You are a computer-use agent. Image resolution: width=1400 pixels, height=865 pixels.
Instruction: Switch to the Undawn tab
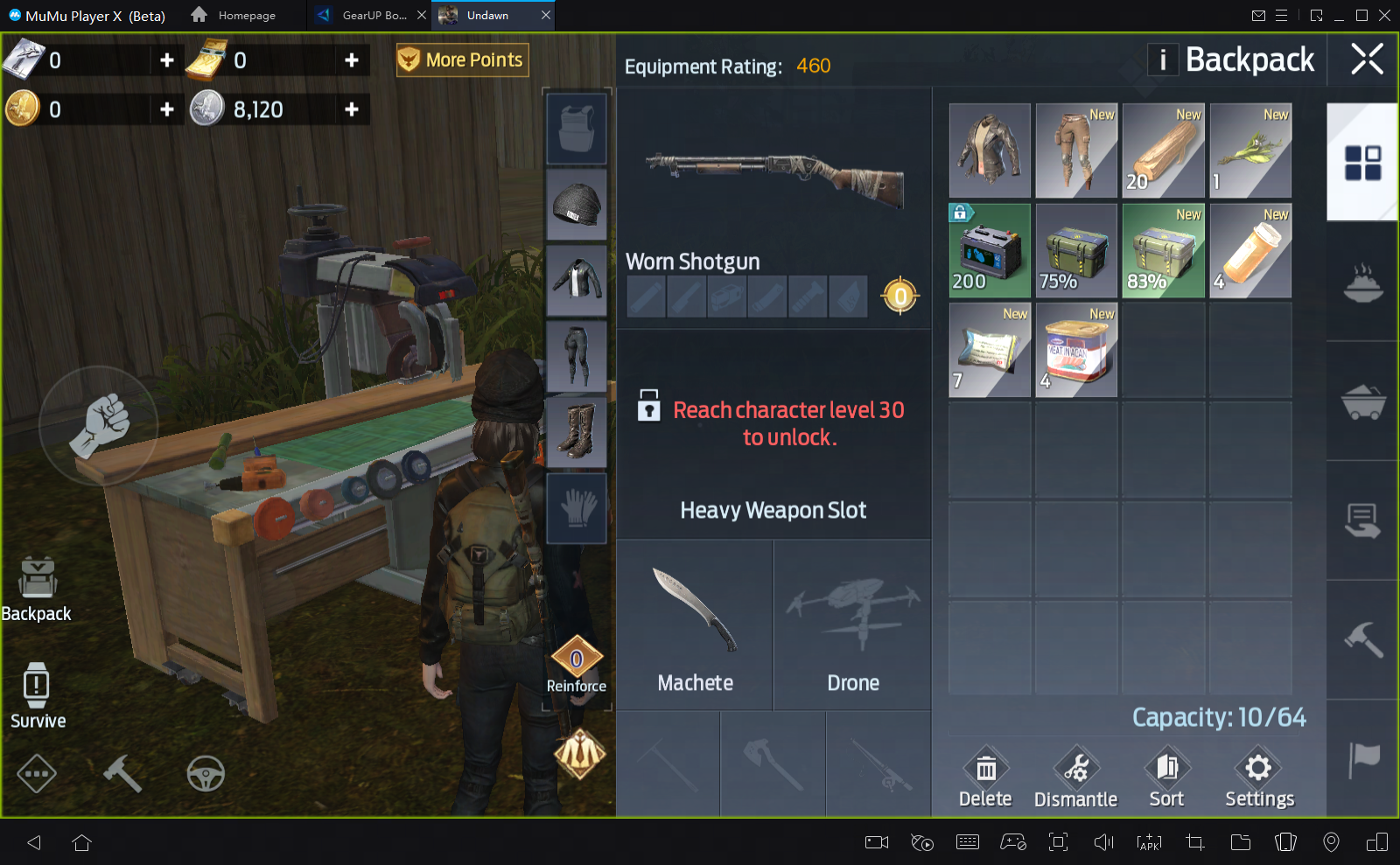[x=493, y=15]
